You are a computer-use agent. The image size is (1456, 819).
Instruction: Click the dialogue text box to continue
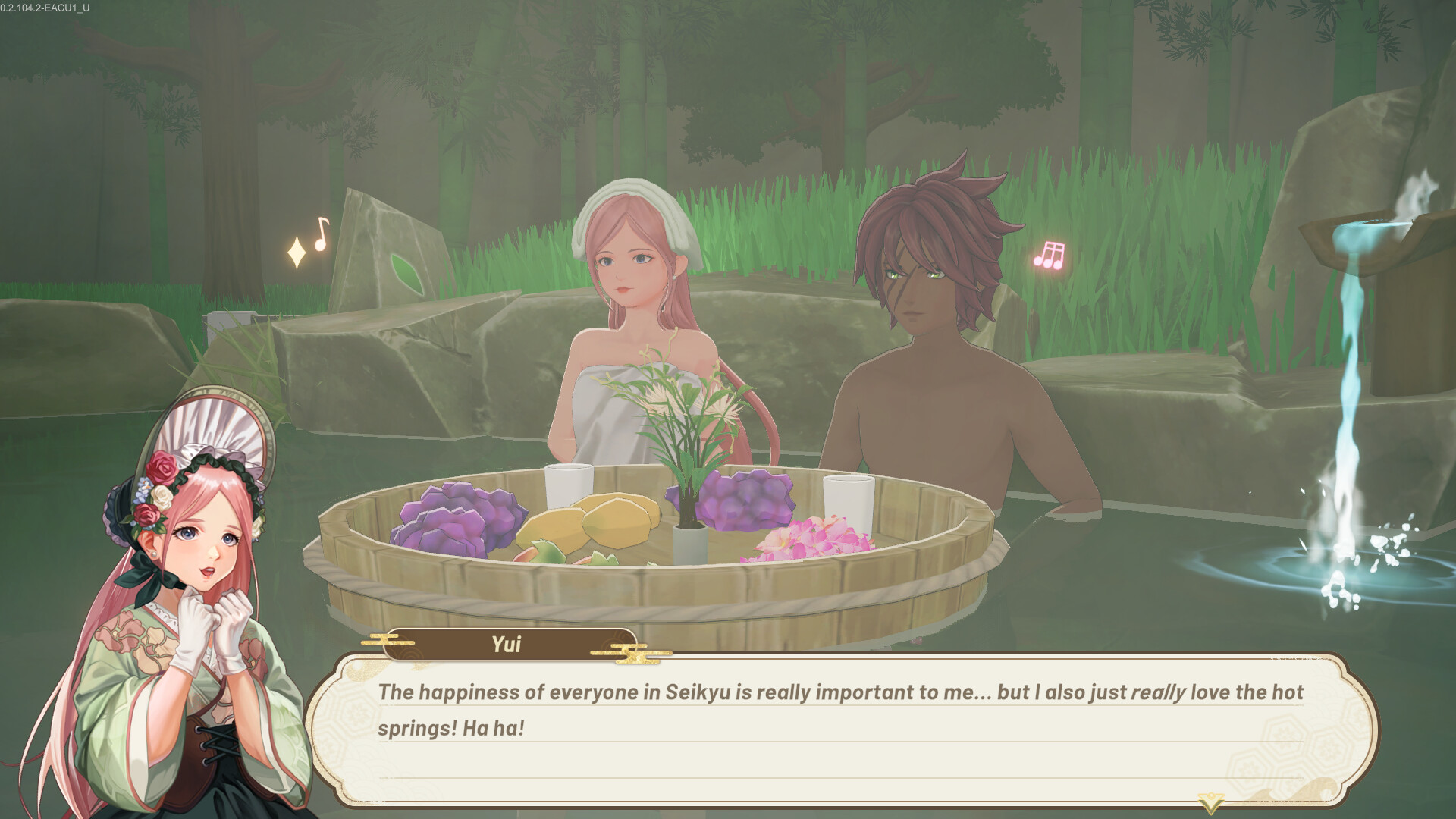coord(834,728)
